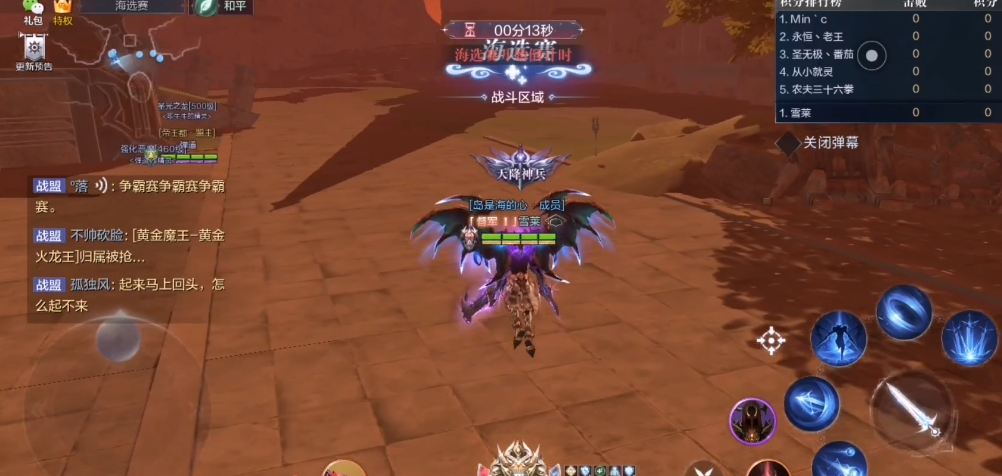Activate the blue whirlwind ring skill
1002x476 pixels.
[x=904, y=311]
